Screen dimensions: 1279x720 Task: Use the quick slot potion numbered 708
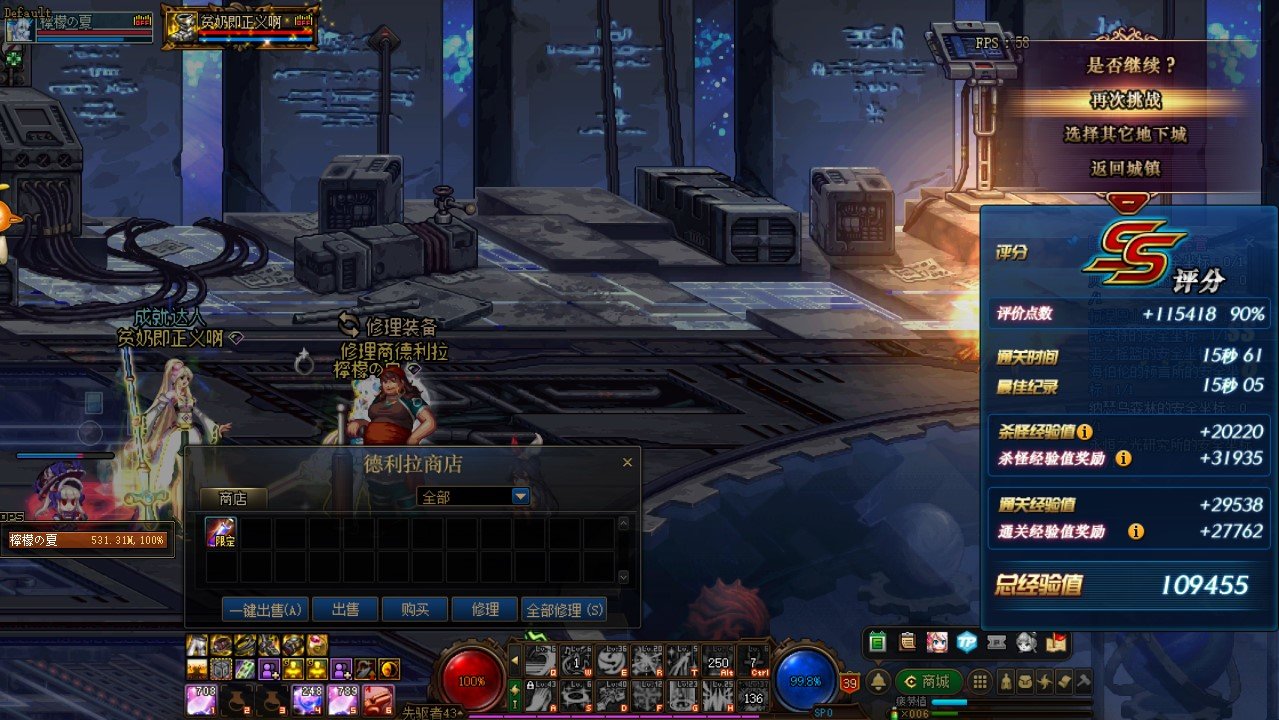[200, 699]
